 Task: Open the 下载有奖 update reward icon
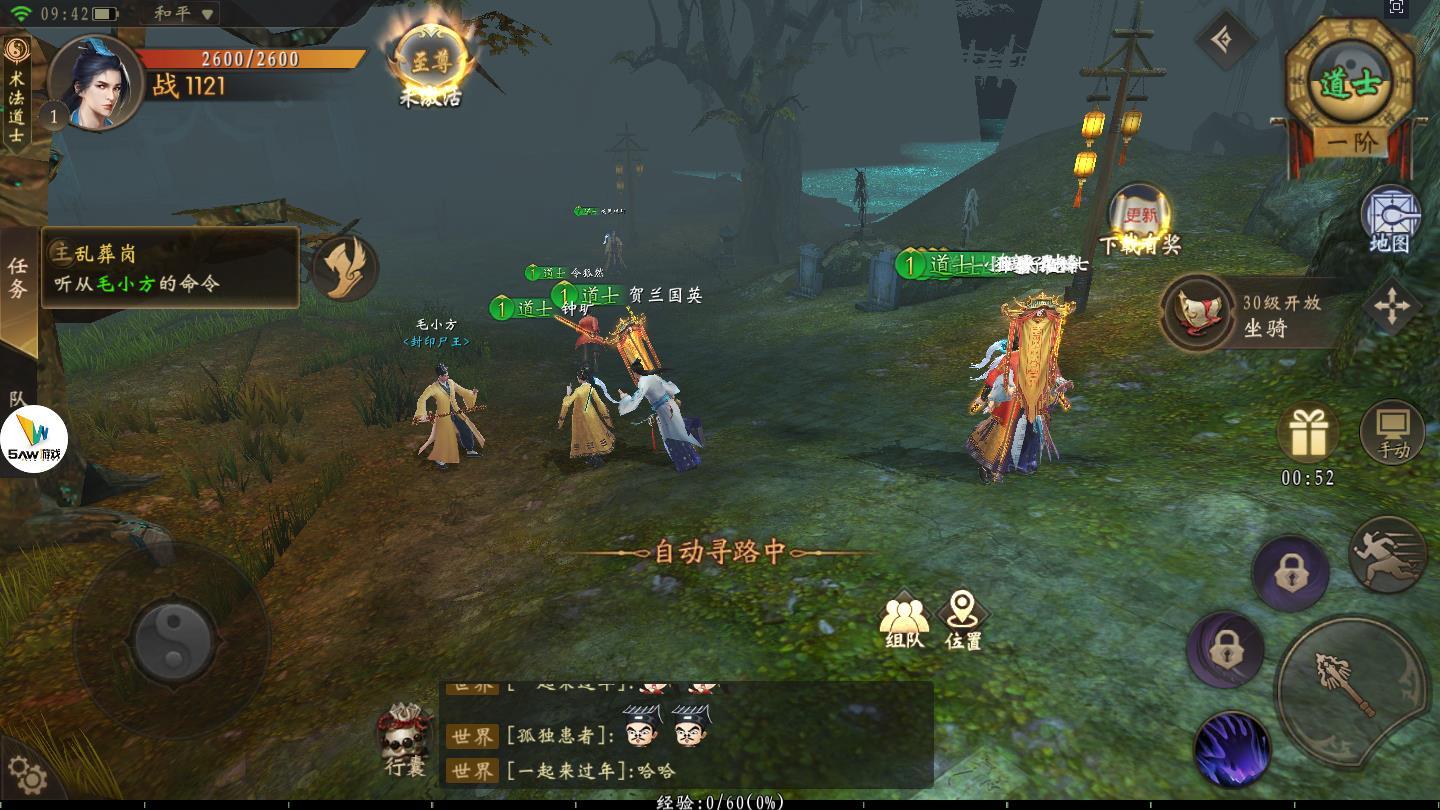1141,215
